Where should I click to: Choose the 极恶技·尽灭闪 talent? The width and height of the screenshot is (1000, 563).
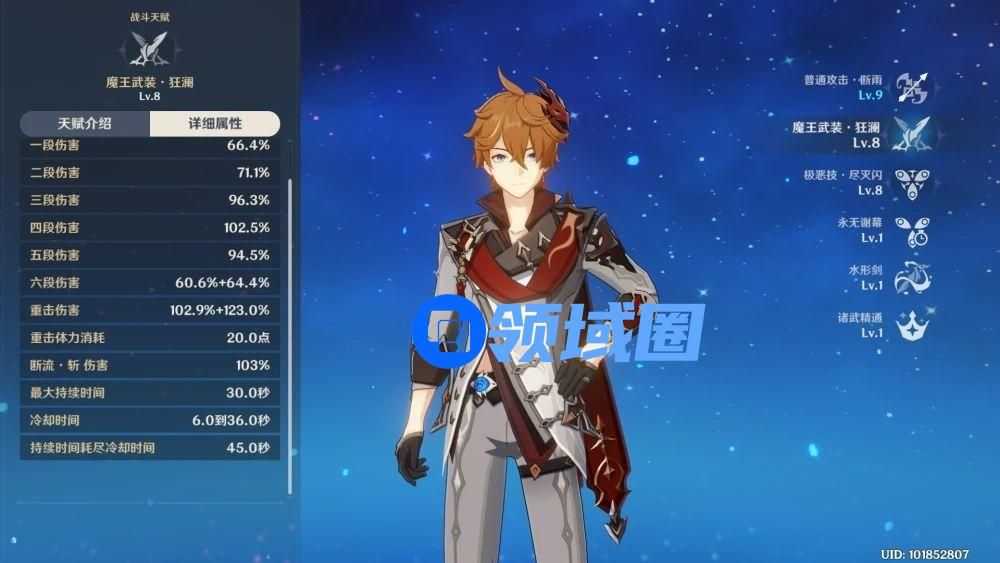[911, 182]
